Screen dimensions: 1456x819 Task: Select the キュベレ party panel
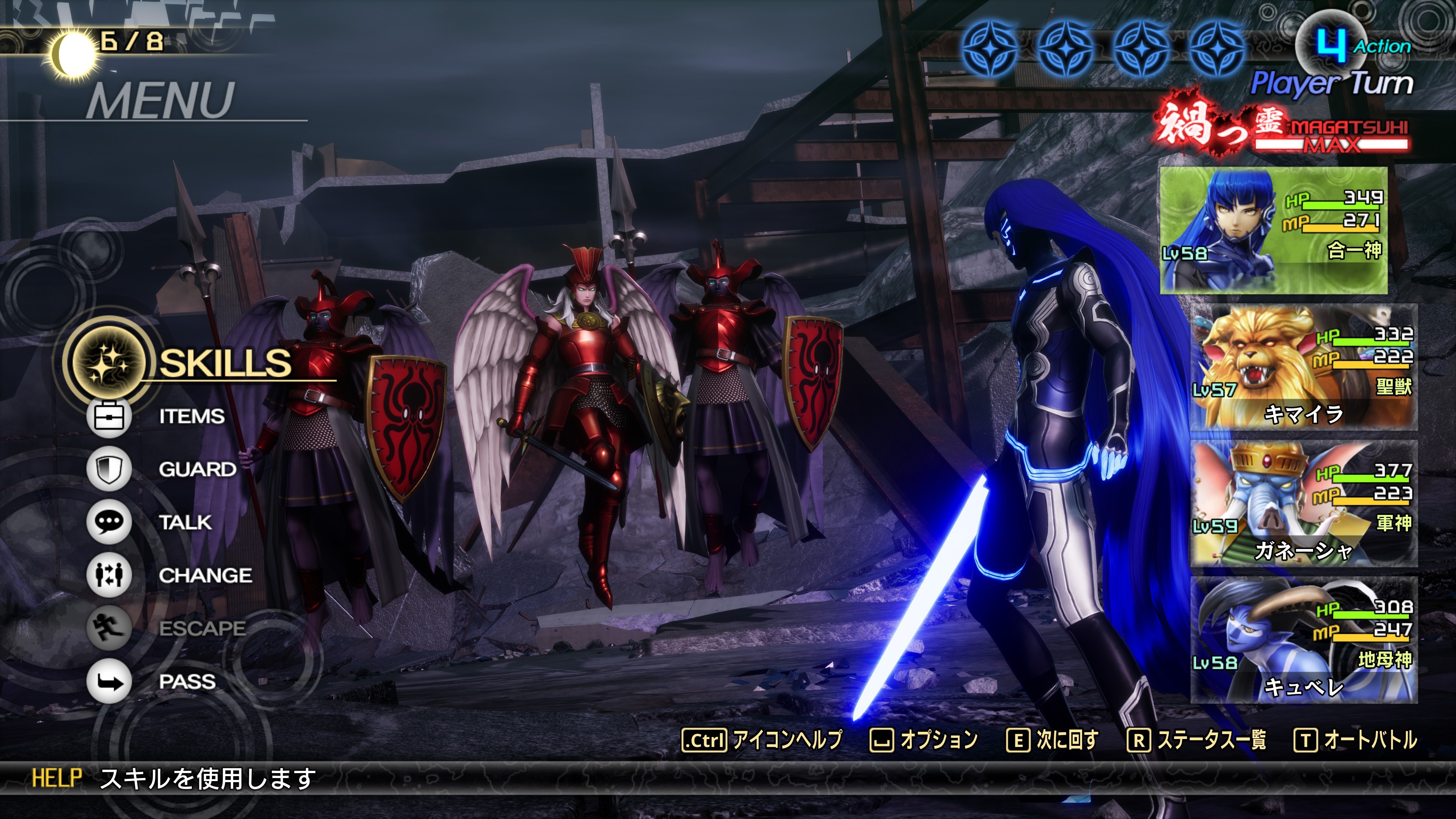coord(1304,640)
